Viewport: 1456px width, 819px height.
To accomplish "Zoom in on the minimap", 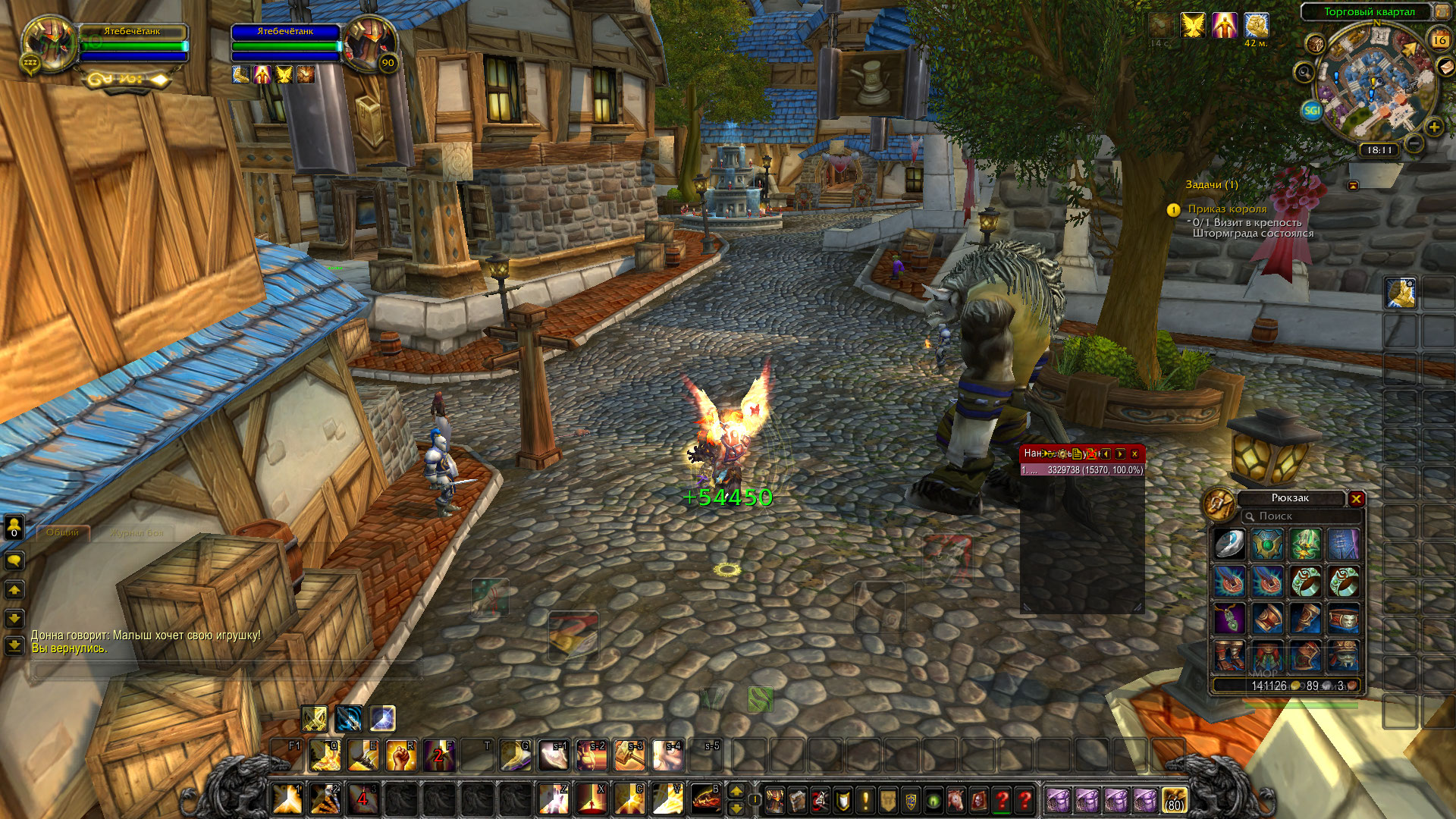I will 1433,127.
